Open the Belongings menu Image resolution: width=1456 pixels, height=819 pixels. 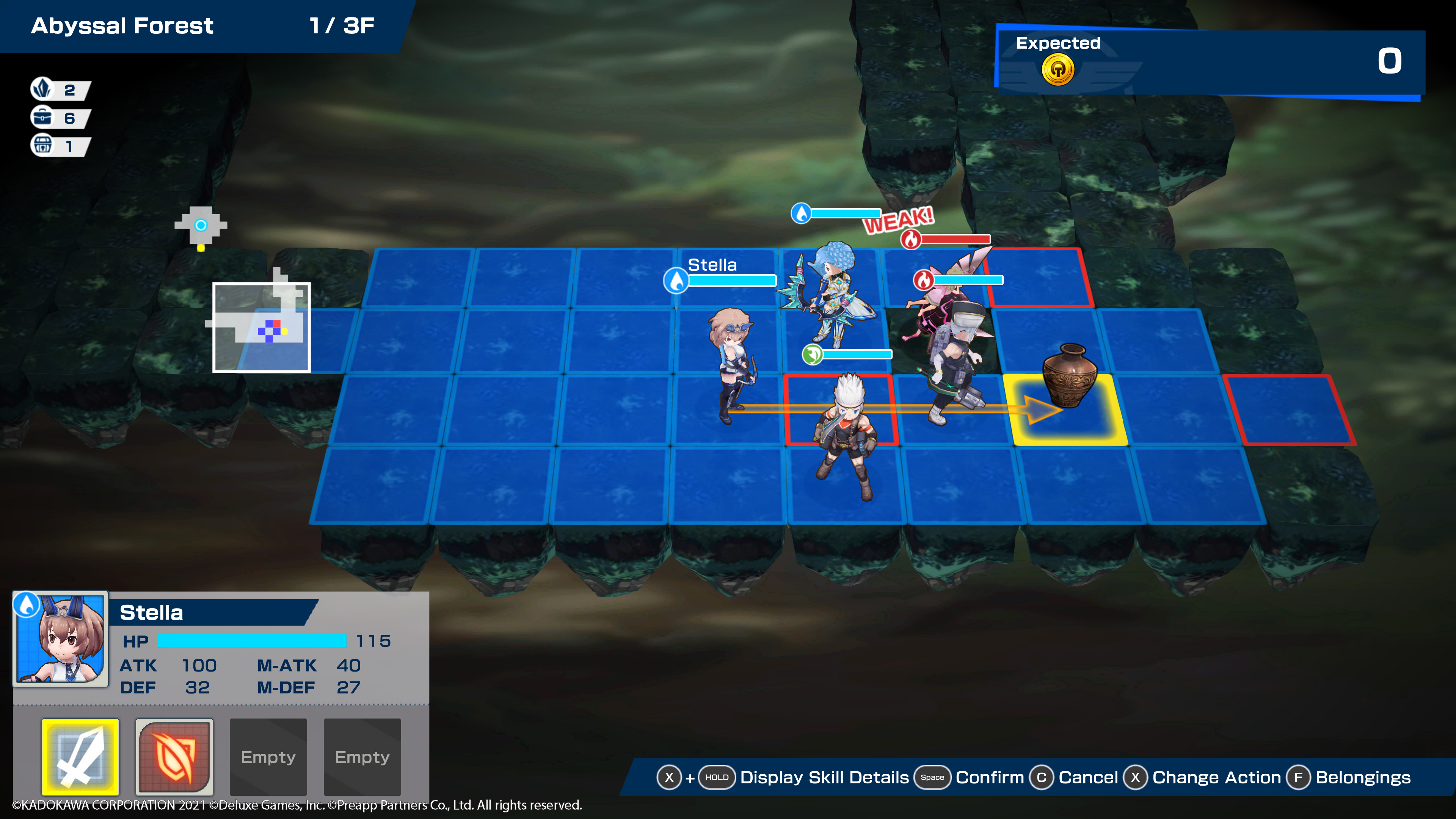click(x=1362, y=777)
